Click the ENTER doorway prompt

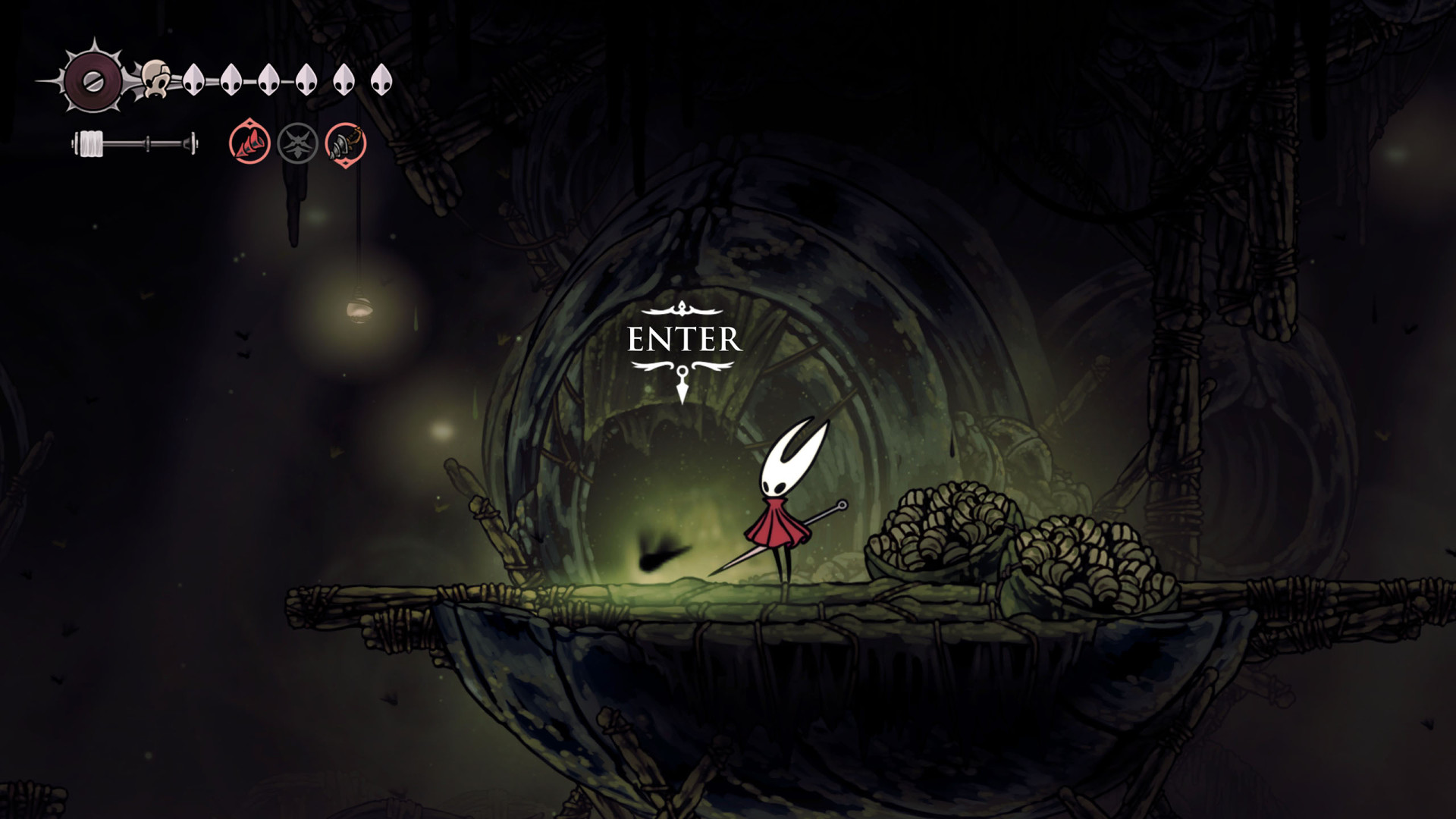pos(684,340)
